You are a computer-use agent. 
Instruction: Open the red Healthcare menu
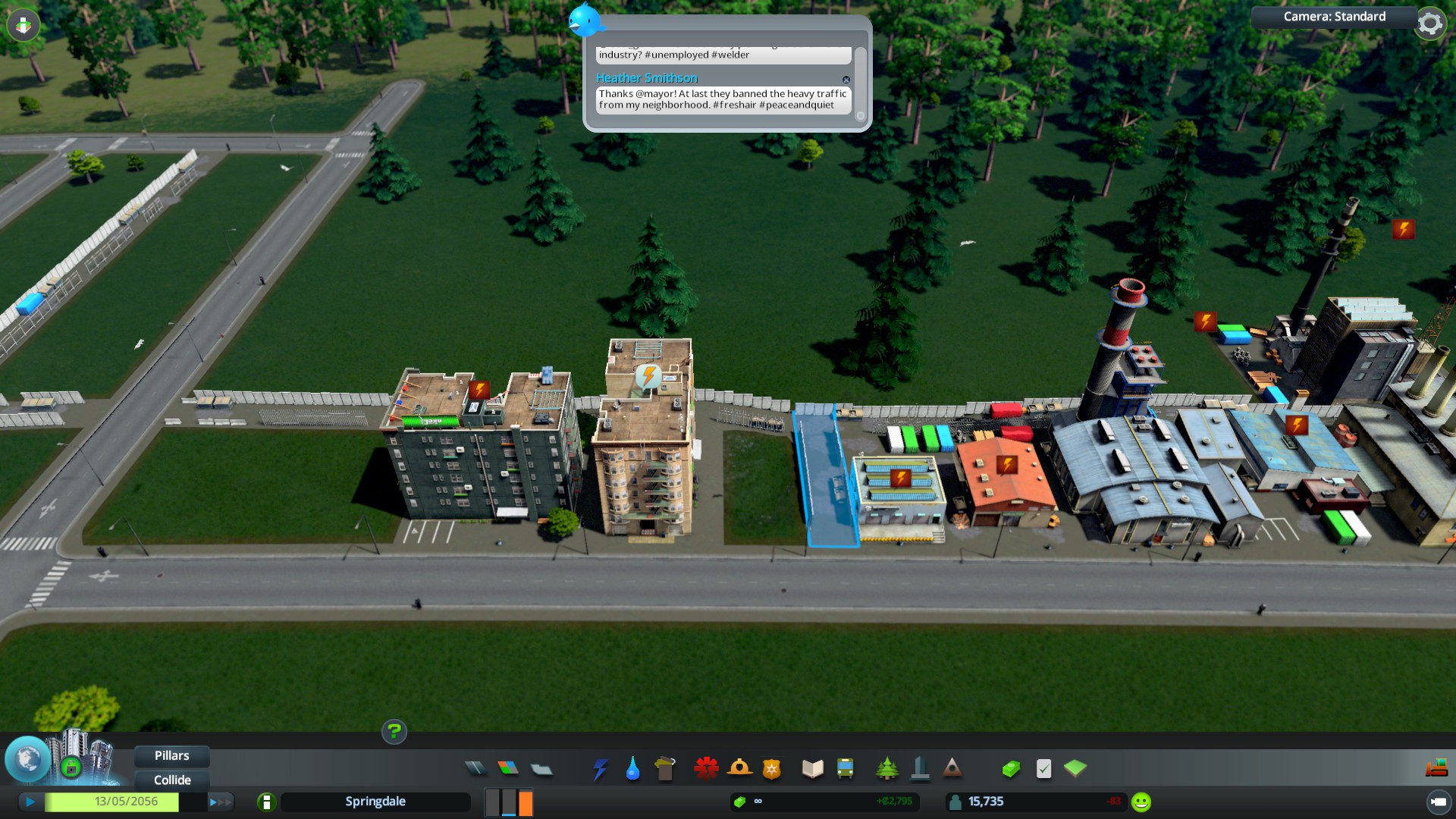(706, 769)
